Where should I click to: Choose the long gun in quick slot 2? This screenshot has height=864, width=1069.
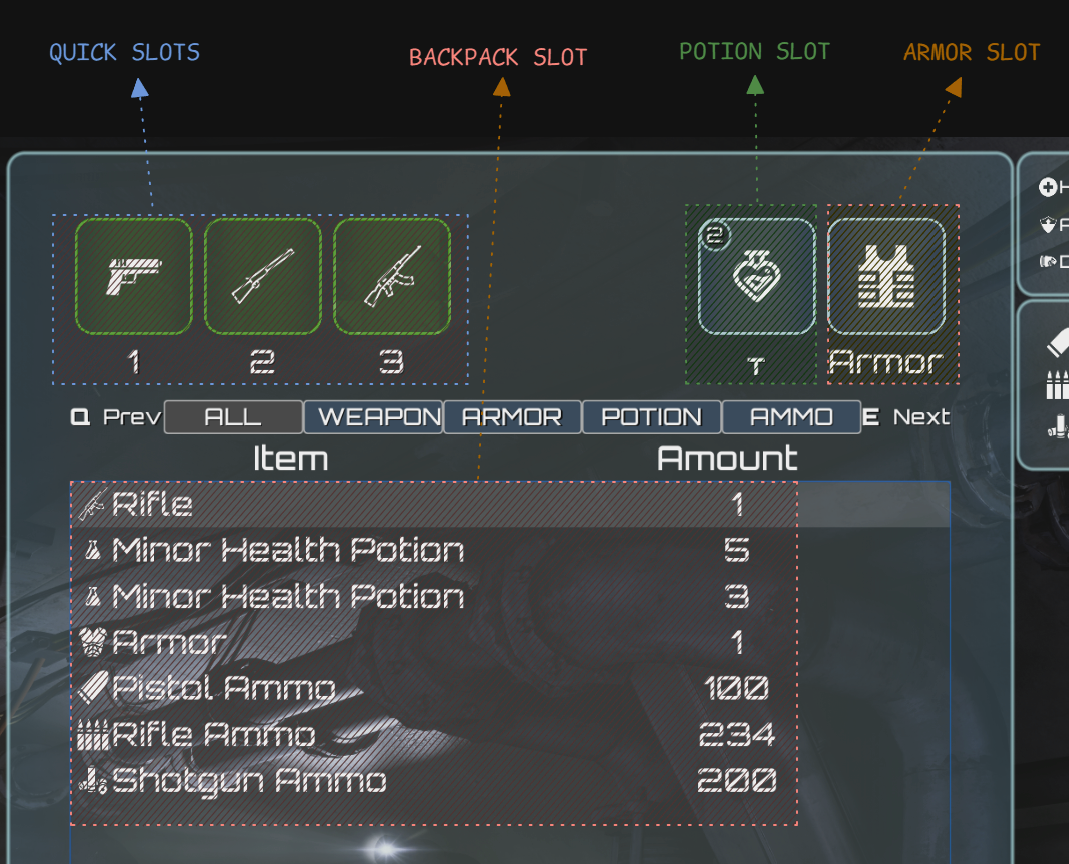[263, 277]
